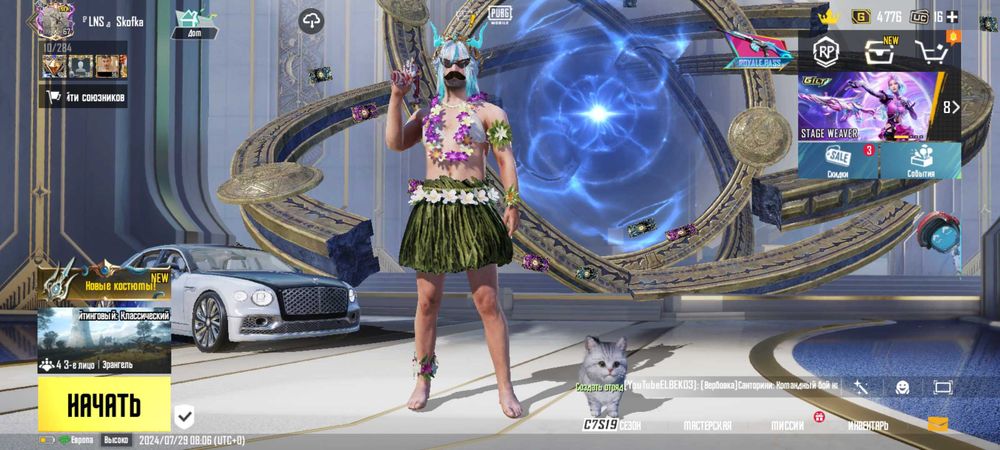Change the game mode via the Эрангель map tile

tap(104, 342)
